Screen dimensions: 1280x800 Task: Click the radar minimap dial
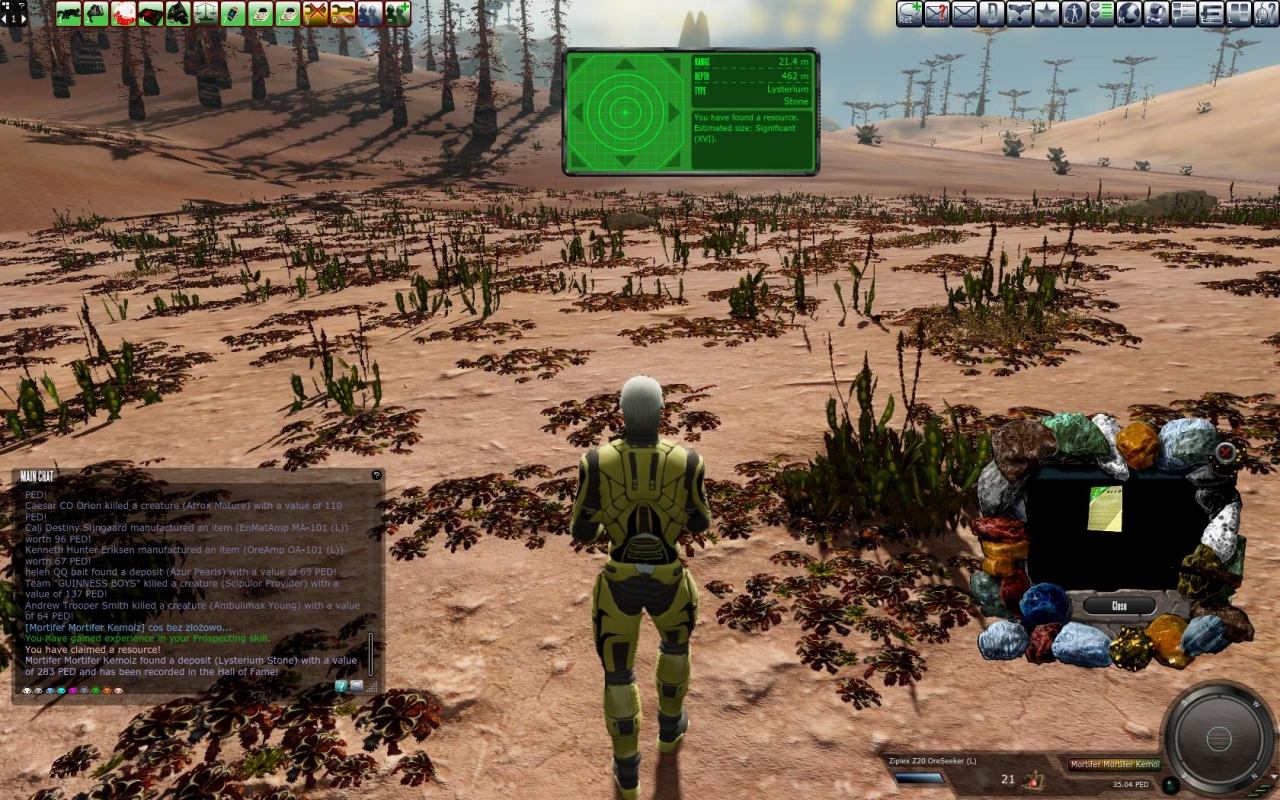point(1218,739)
